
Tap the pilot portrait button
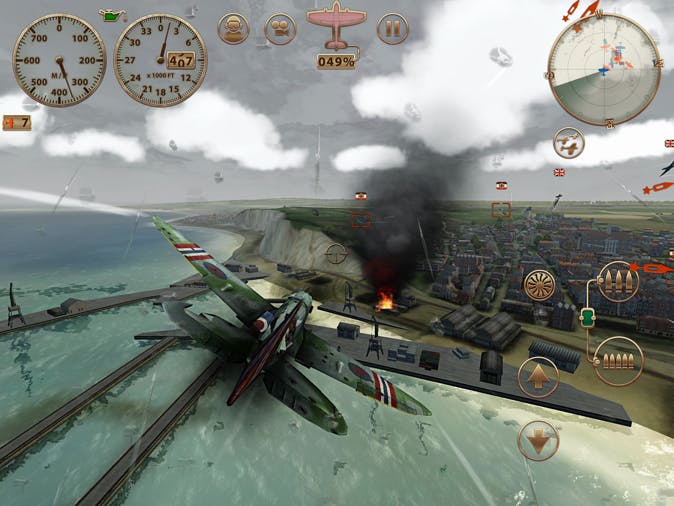[x=233, y=28]
